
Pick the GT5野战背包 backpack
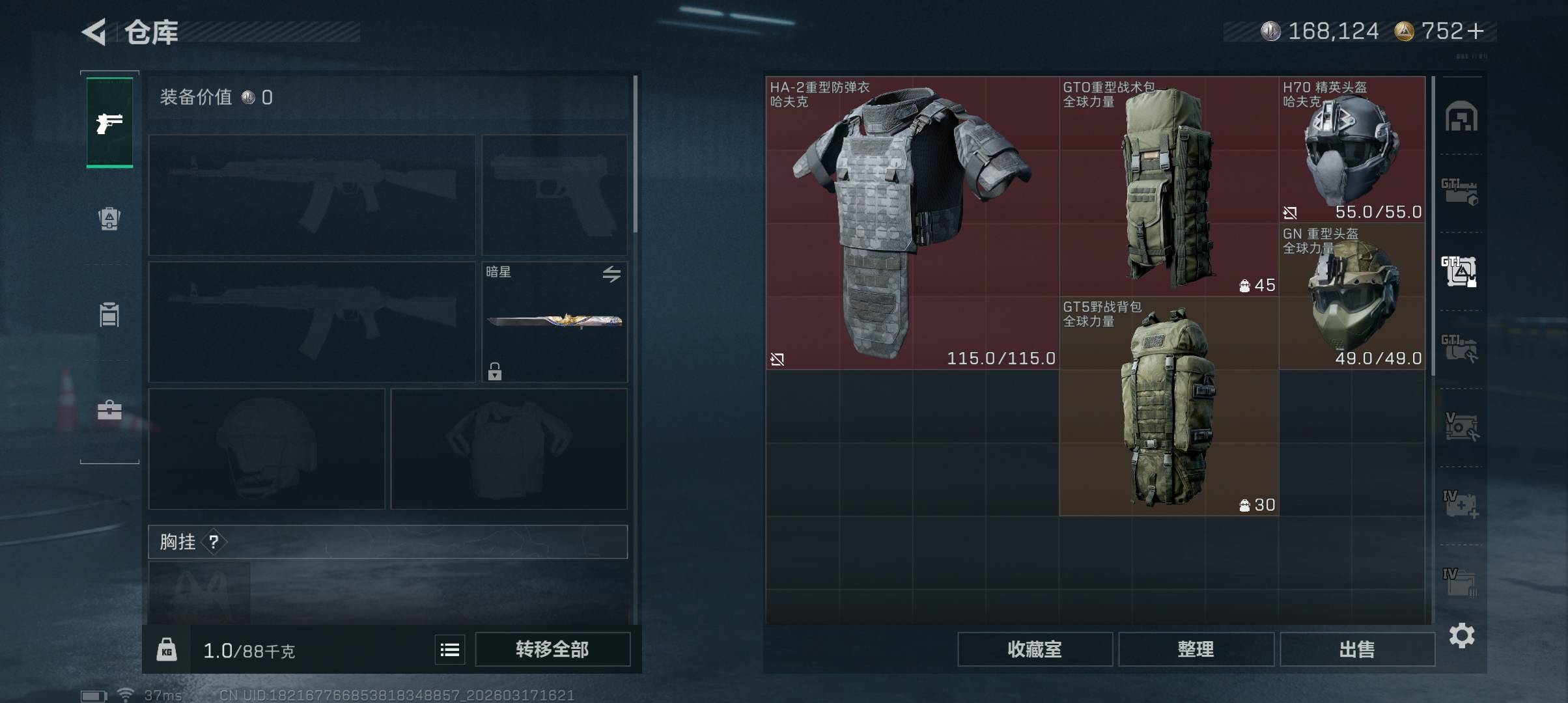[x=1169, y=407]
